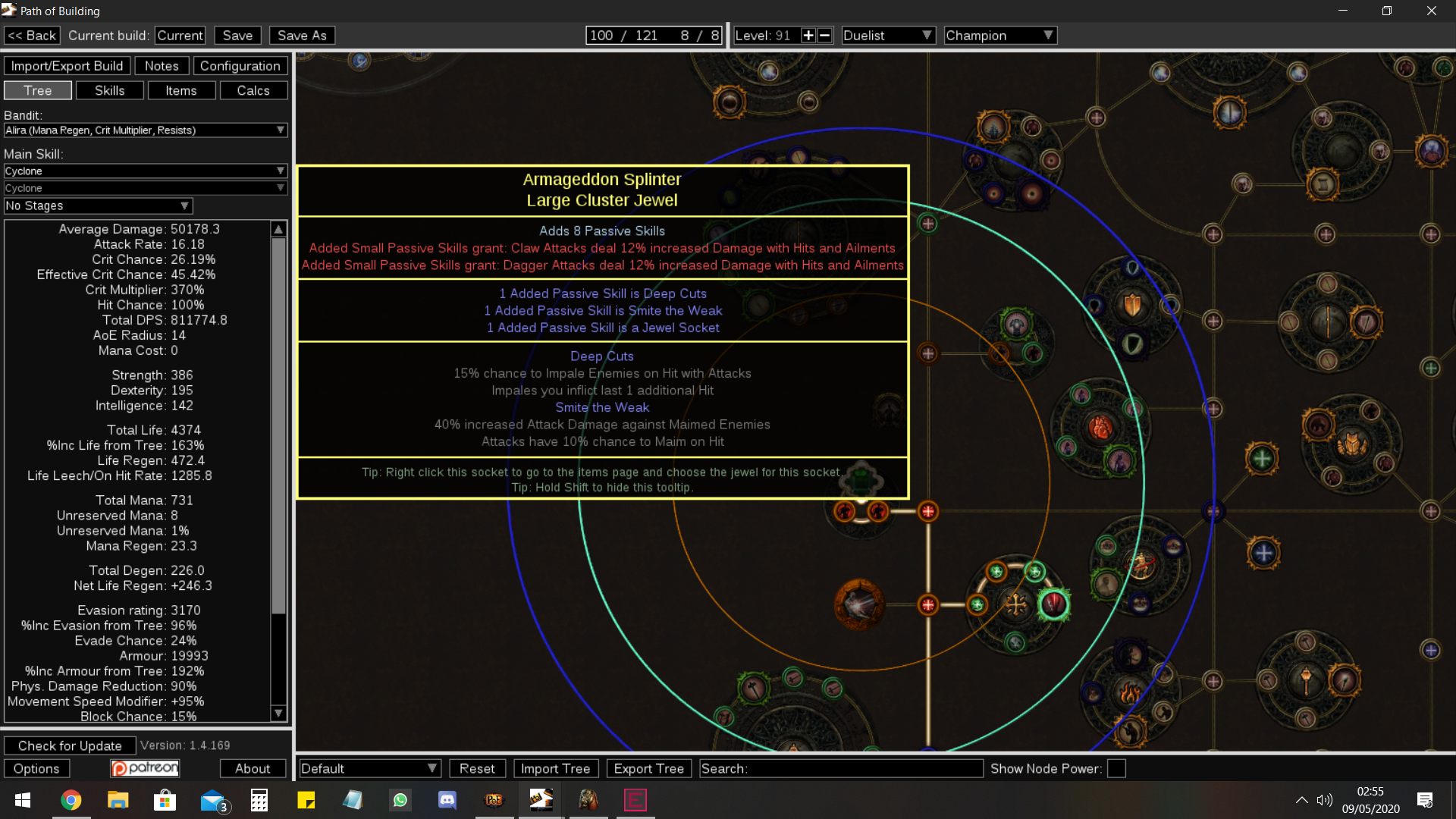Open the No Stages dropdown
This screenshot has width=1456, height=819.
pyautogui.click(x=97, y=206)
